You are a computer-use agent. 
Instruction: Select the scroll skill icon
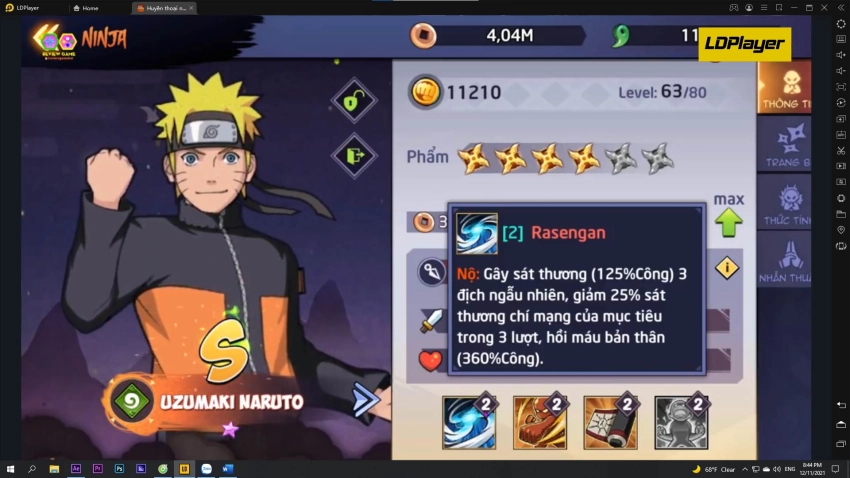(610, 422)
